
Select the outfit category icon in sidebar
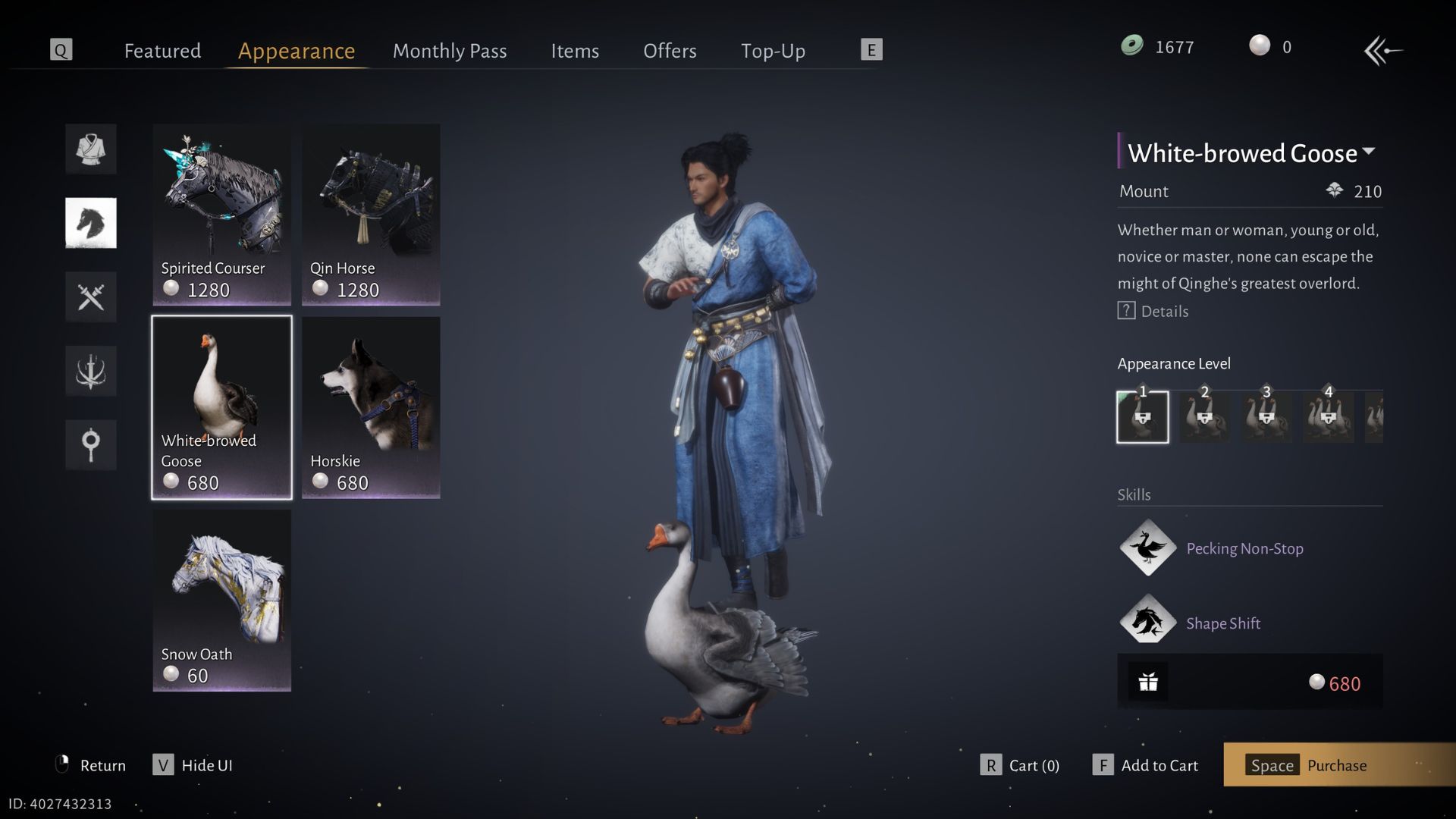pyautogui.click(x=90, y=149)
